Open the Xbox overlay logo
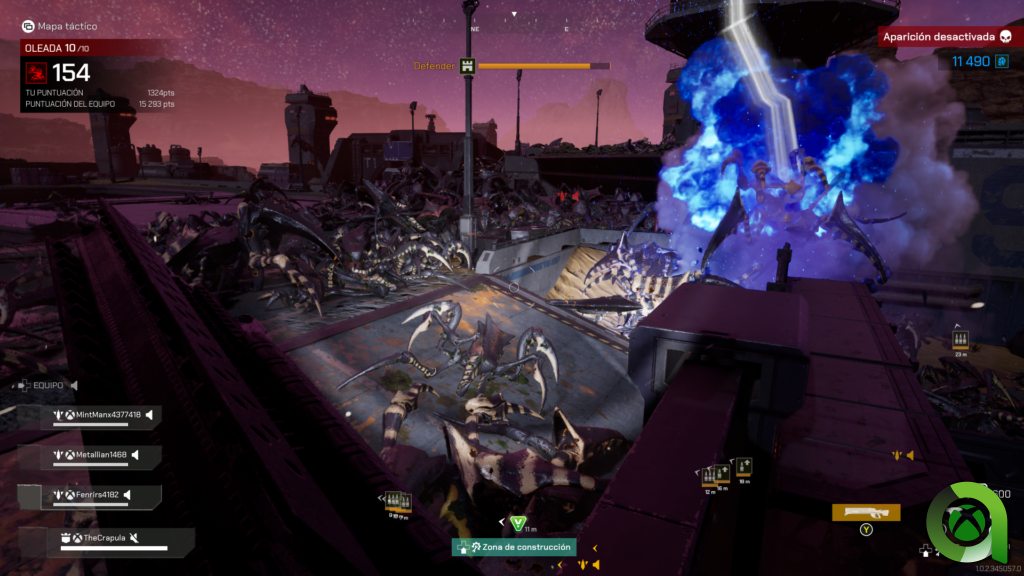 969,521
